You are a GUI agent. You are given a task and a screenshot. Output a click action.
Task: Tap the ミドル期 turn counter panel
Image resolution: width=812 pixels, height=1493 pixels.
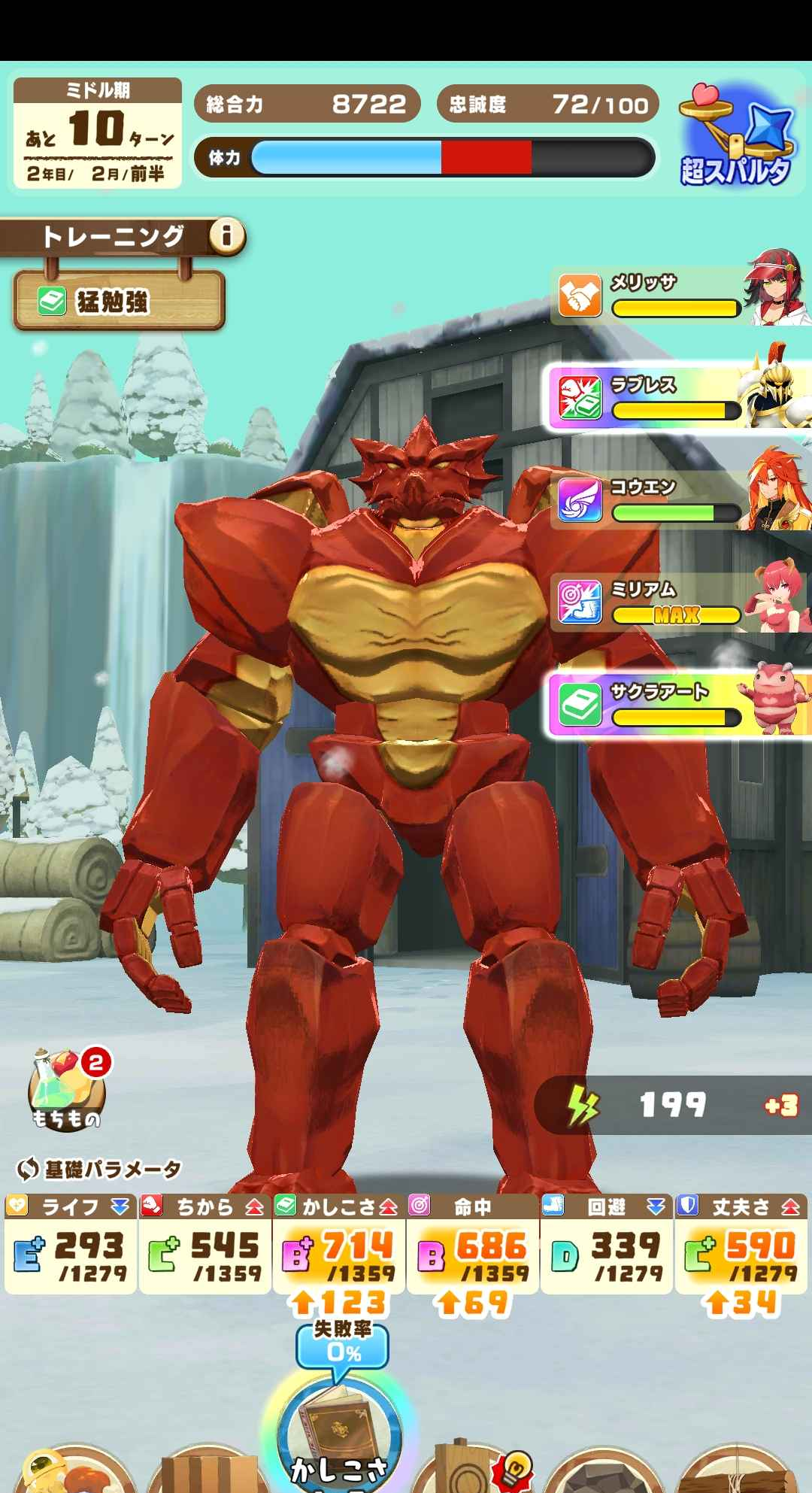coord(98,133)
